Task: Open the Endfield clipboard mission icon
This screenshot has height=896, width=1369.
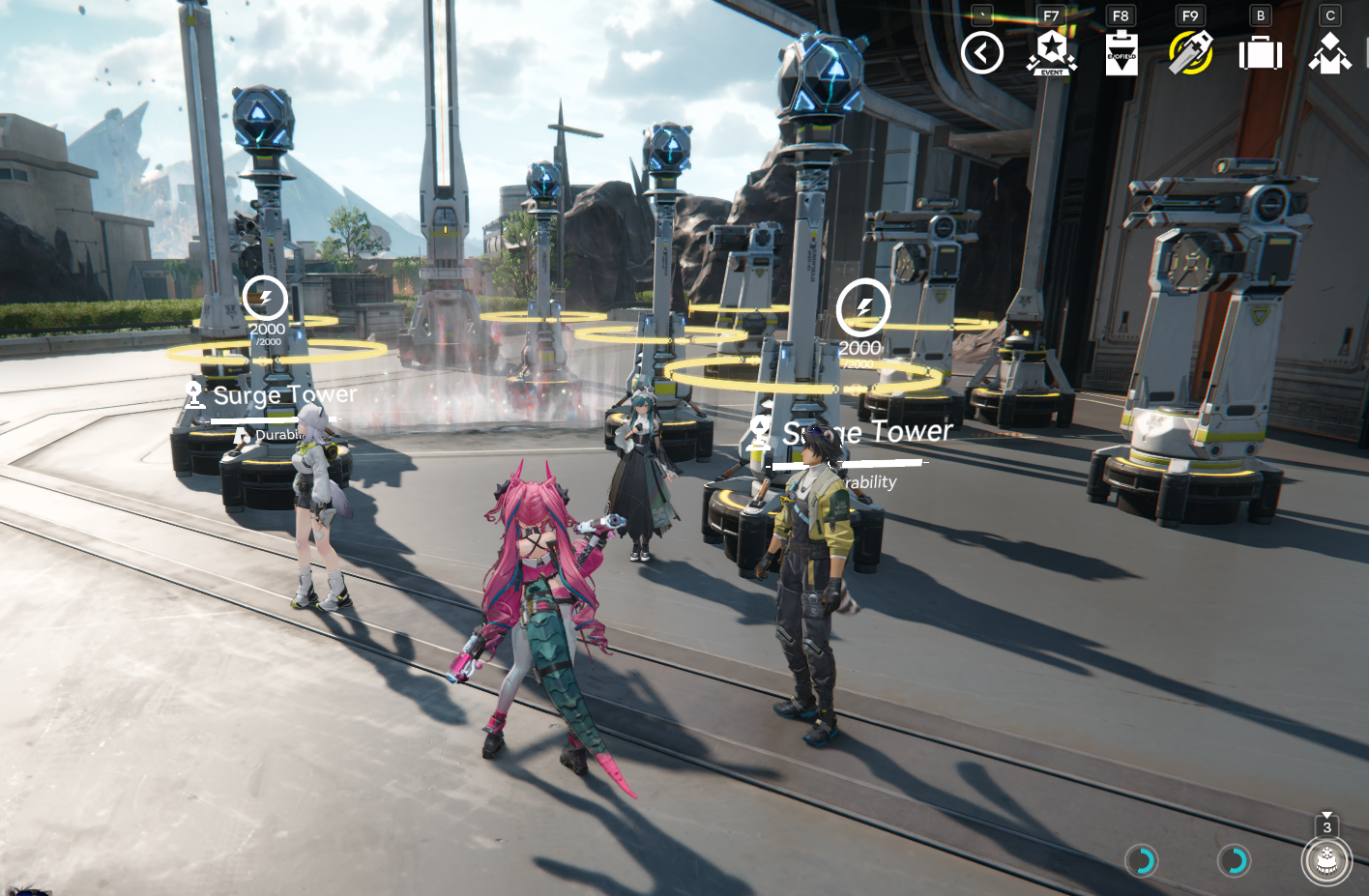Action: (x=1121, y=53)
